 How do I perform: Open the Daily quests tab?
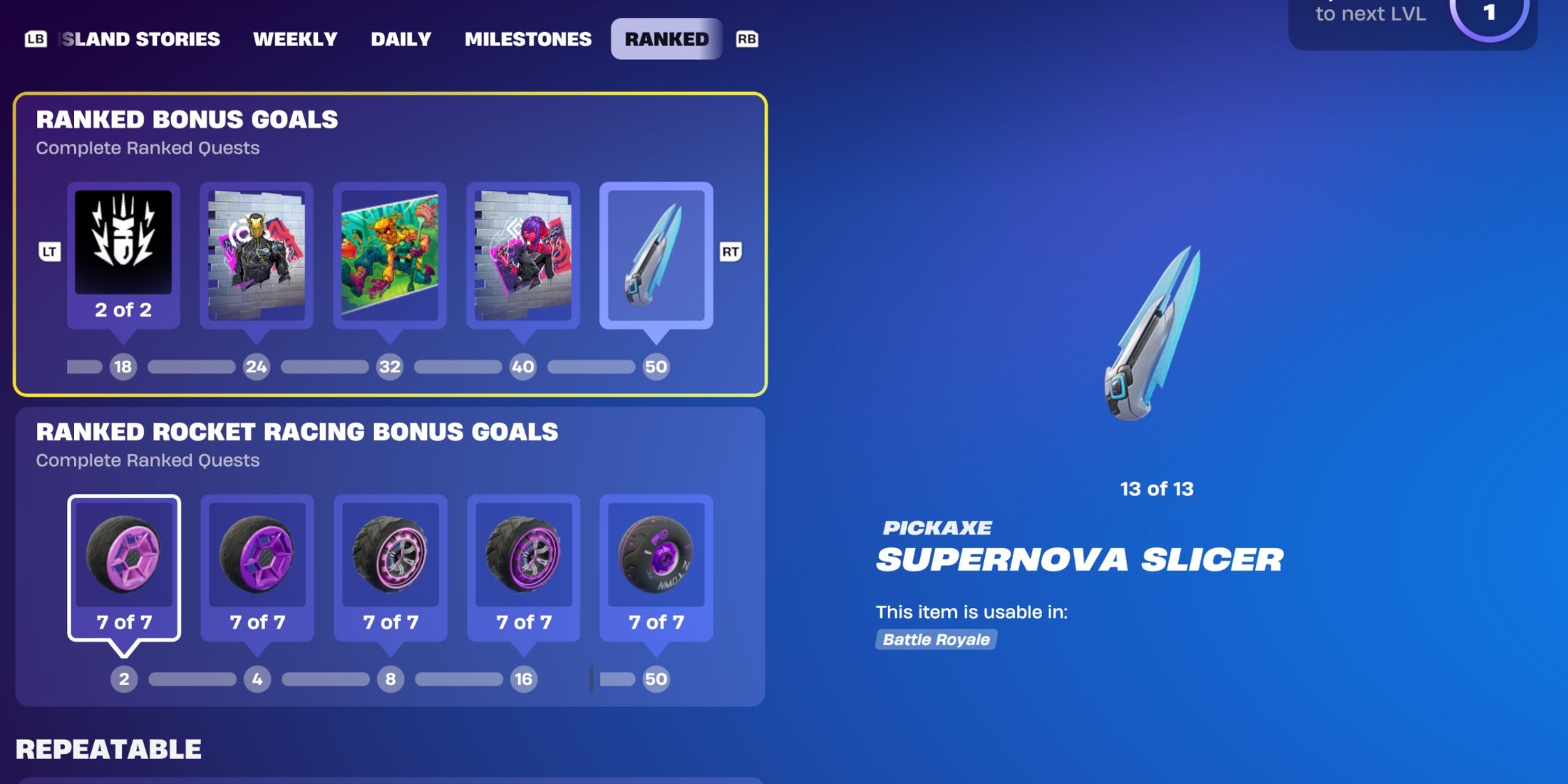pyautogui.click(x=401, y=39)
